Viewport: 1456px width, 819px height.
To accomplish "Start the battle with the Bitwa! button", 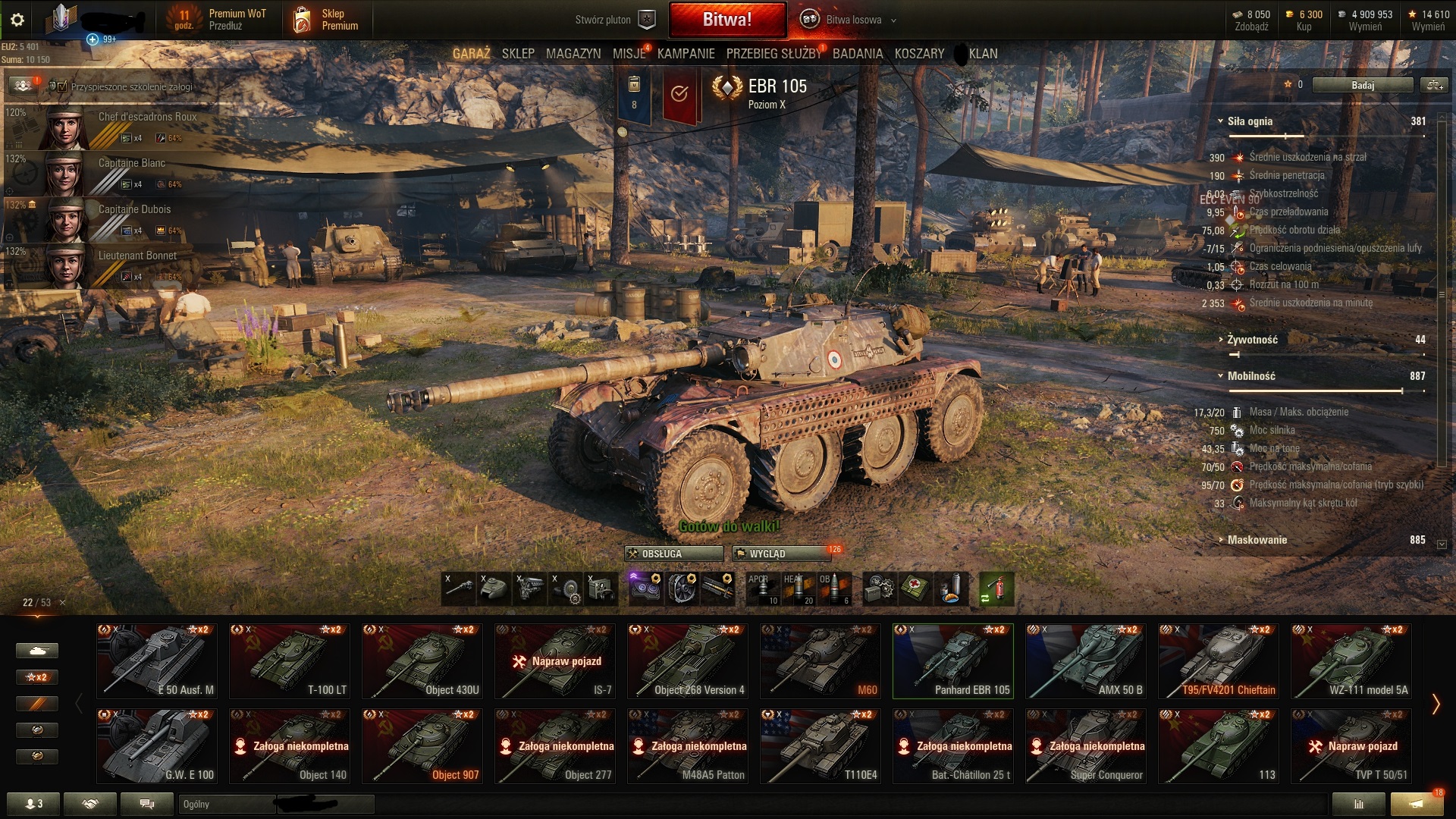I will tap(726, 20).
